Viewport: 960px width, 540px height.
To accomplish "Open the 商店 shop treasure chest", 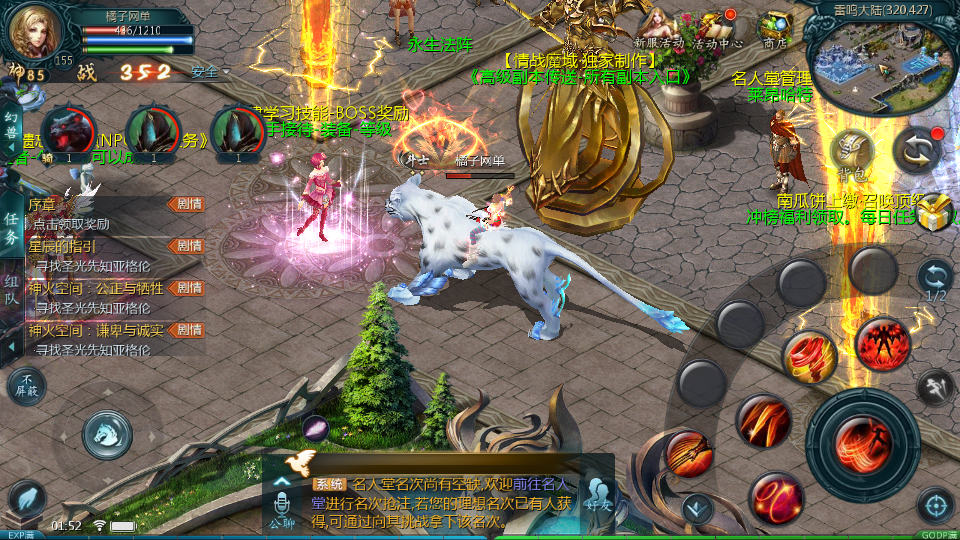I will [775, 28].
